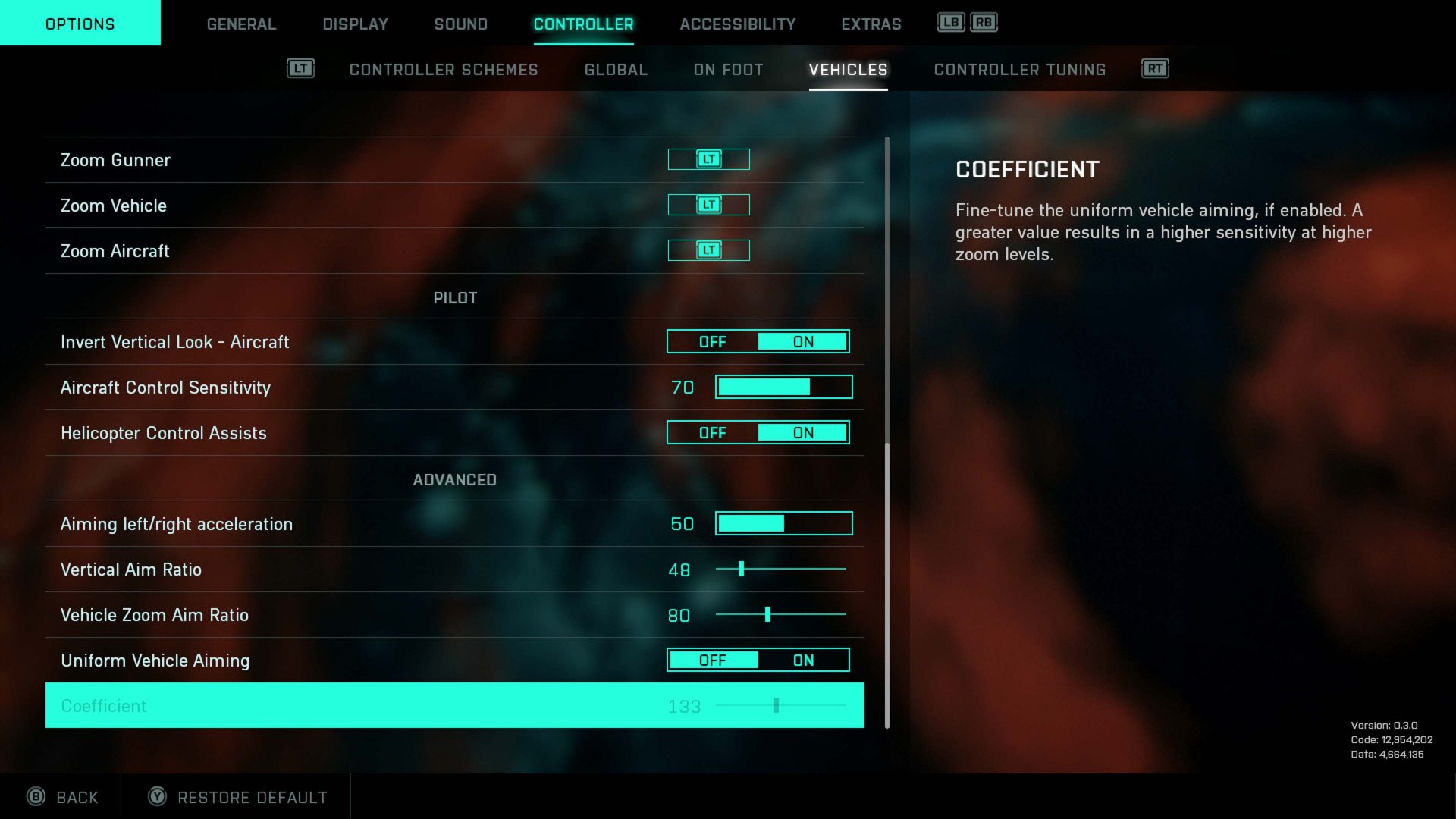The height and width of the screenshot is (819, 1456).
Task: Select the Controller Tuning sub-tab
Action: pyautogui.click(x=1019, y=70)
